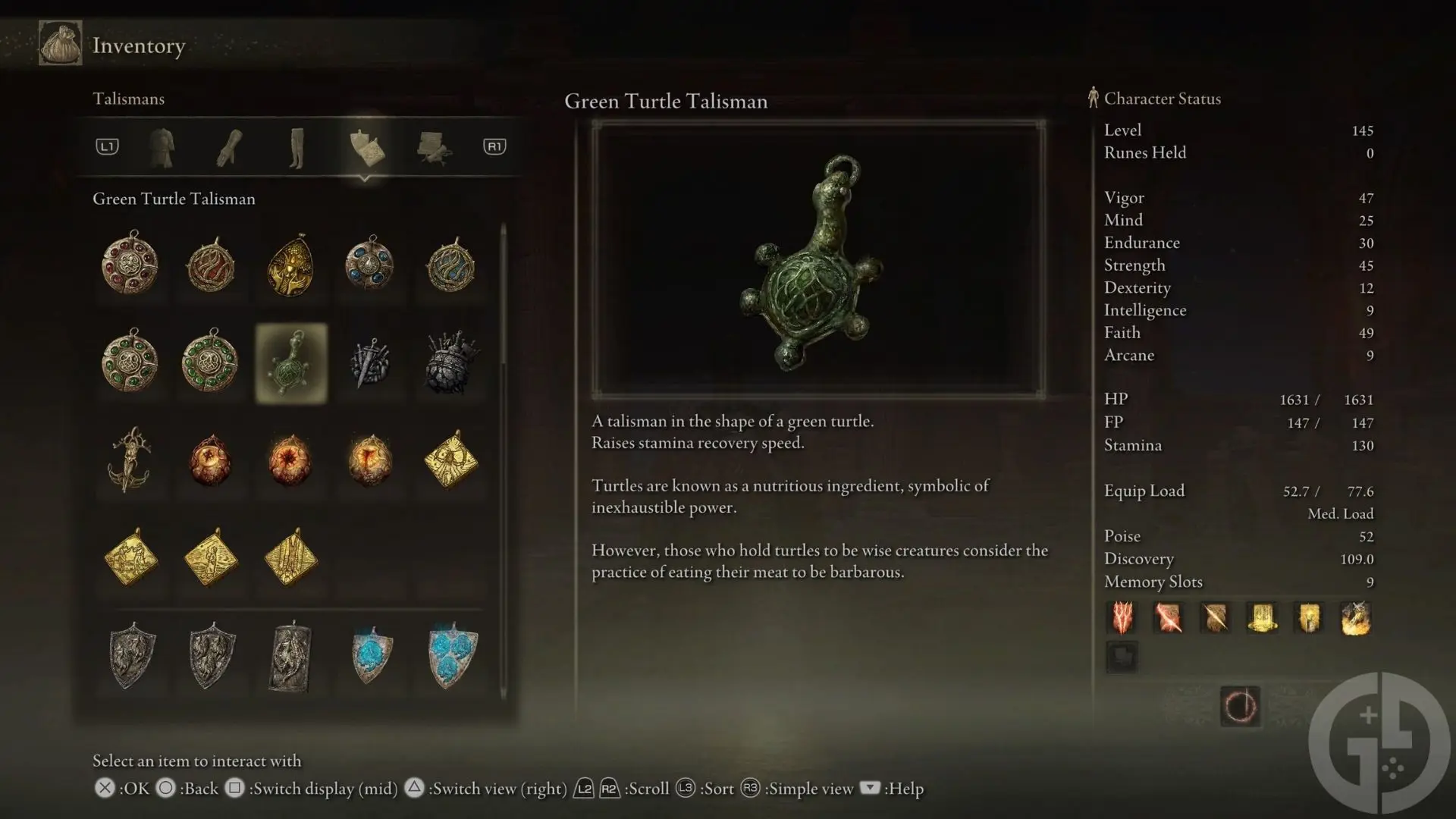Viewport: 1456px width, 819px height.
Task: Open the info notes category icon
Action: click(x=433, y=147)
